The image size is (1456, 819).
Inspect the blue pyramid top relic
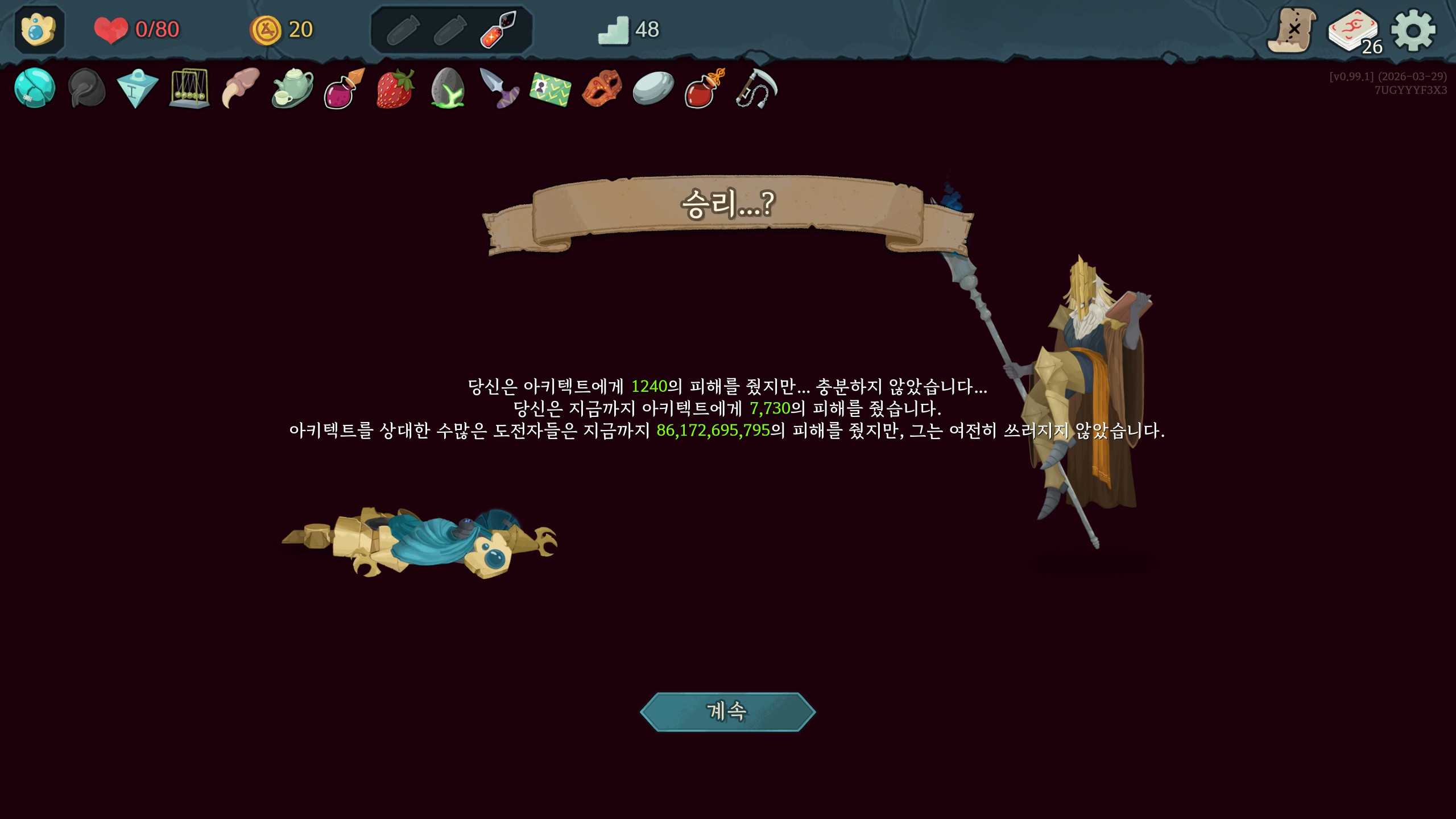click(137, 89)
